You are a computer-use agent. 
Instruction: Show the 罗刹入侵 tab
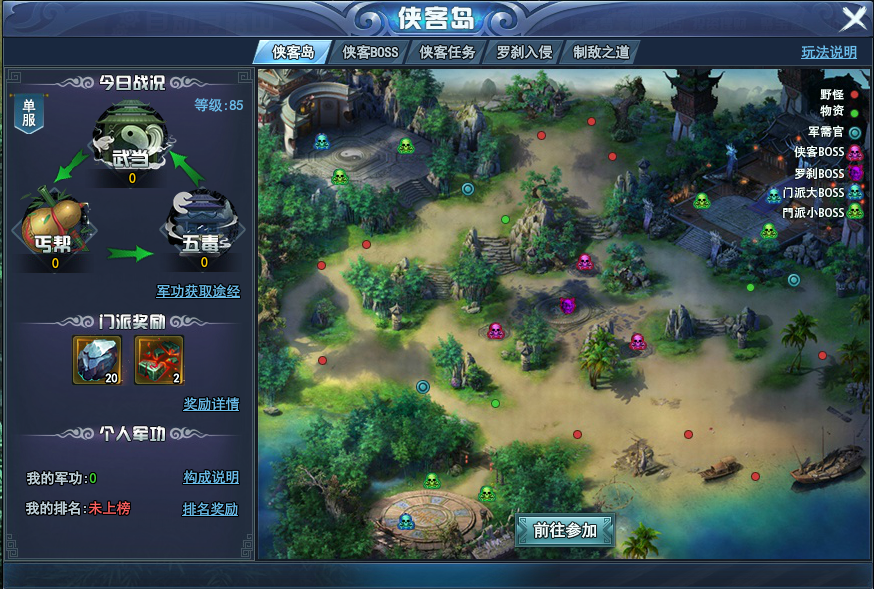point(524,52)
